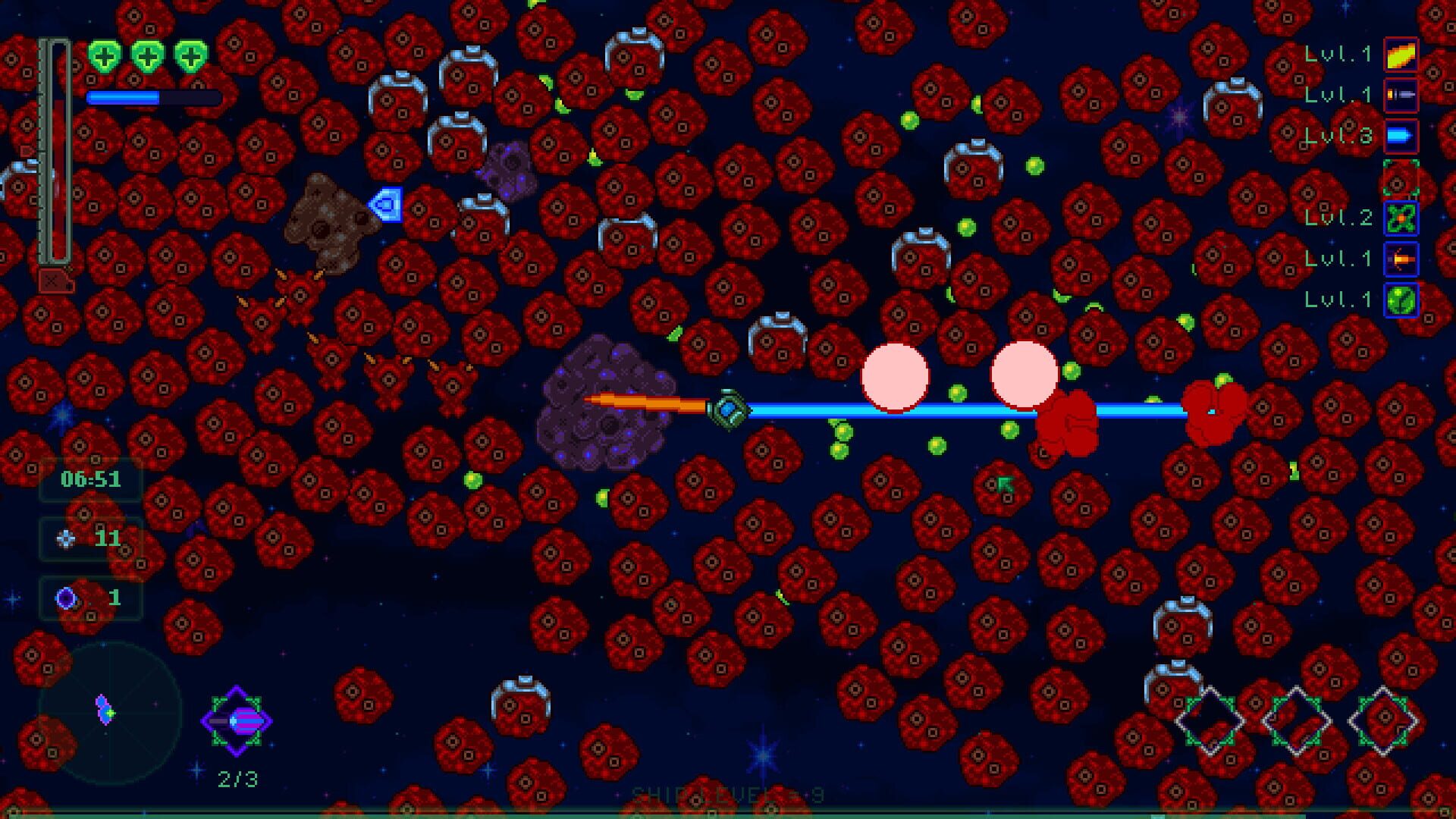Toggle the weapon slot highlighted with green corner brackets

click(x=1401, y=178)
